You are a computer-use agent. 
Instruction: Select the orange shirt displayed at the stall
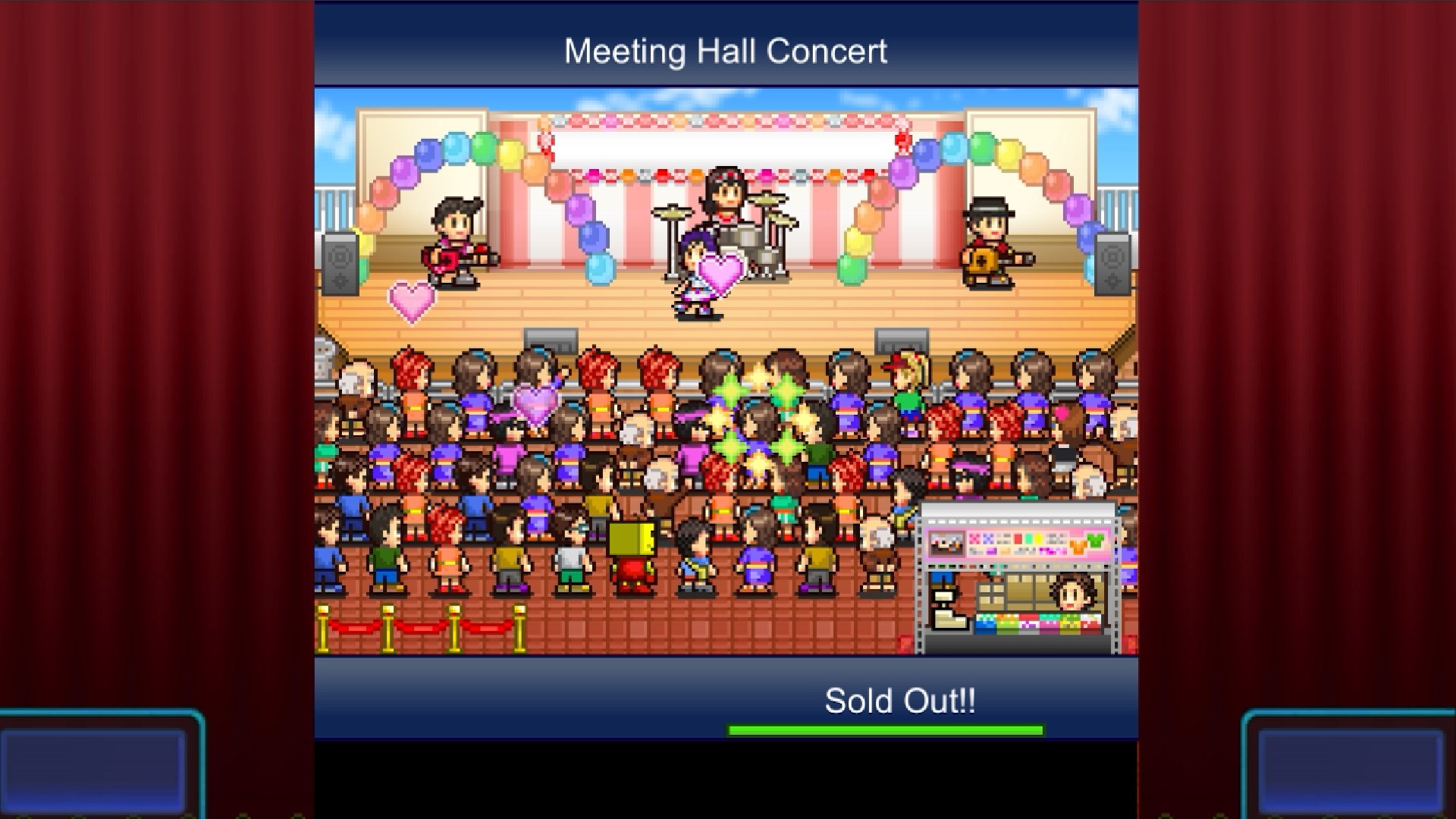tap(1078, 544)
